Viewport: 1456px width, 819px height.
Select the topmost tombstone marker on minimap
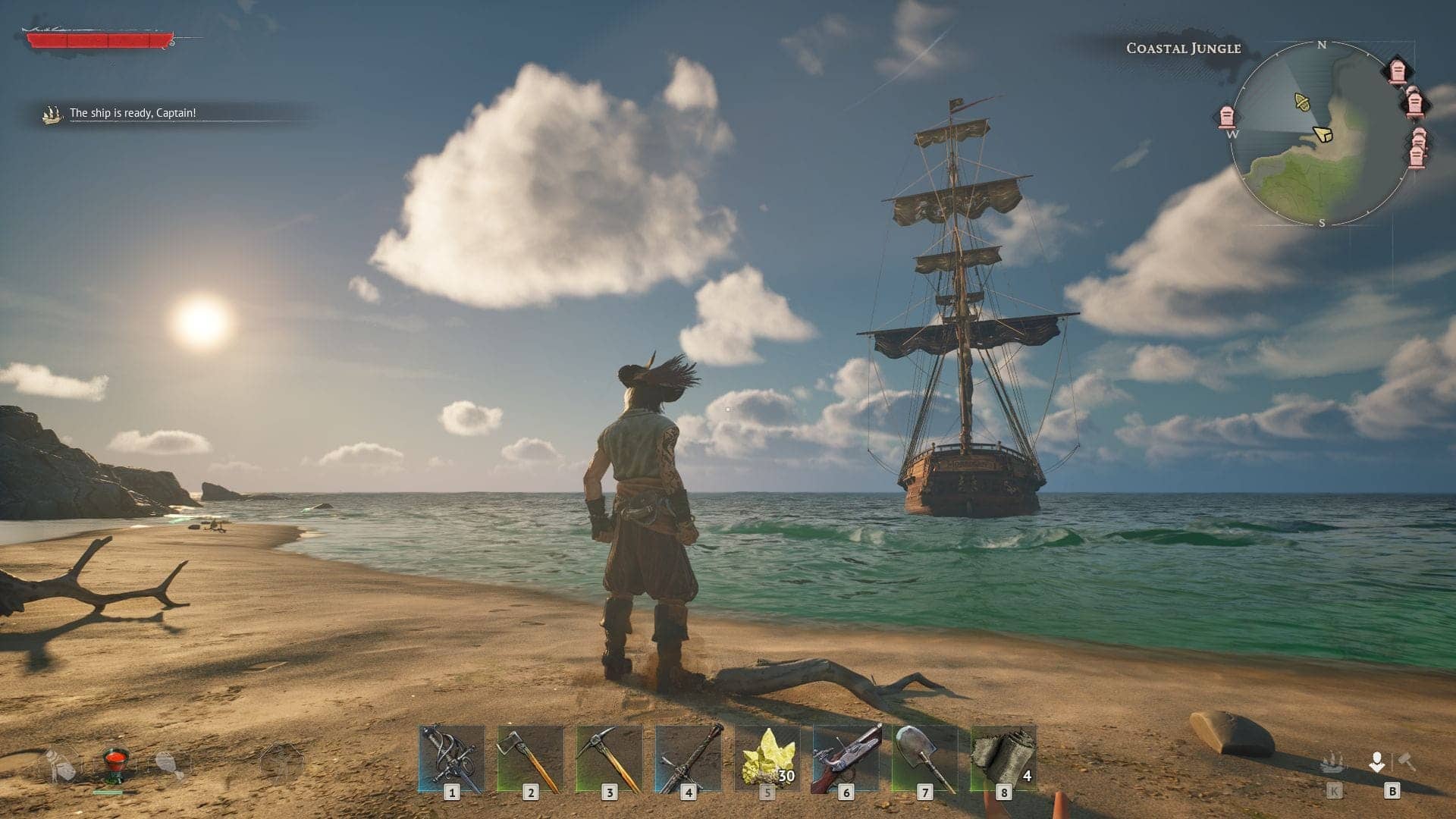1398,71
